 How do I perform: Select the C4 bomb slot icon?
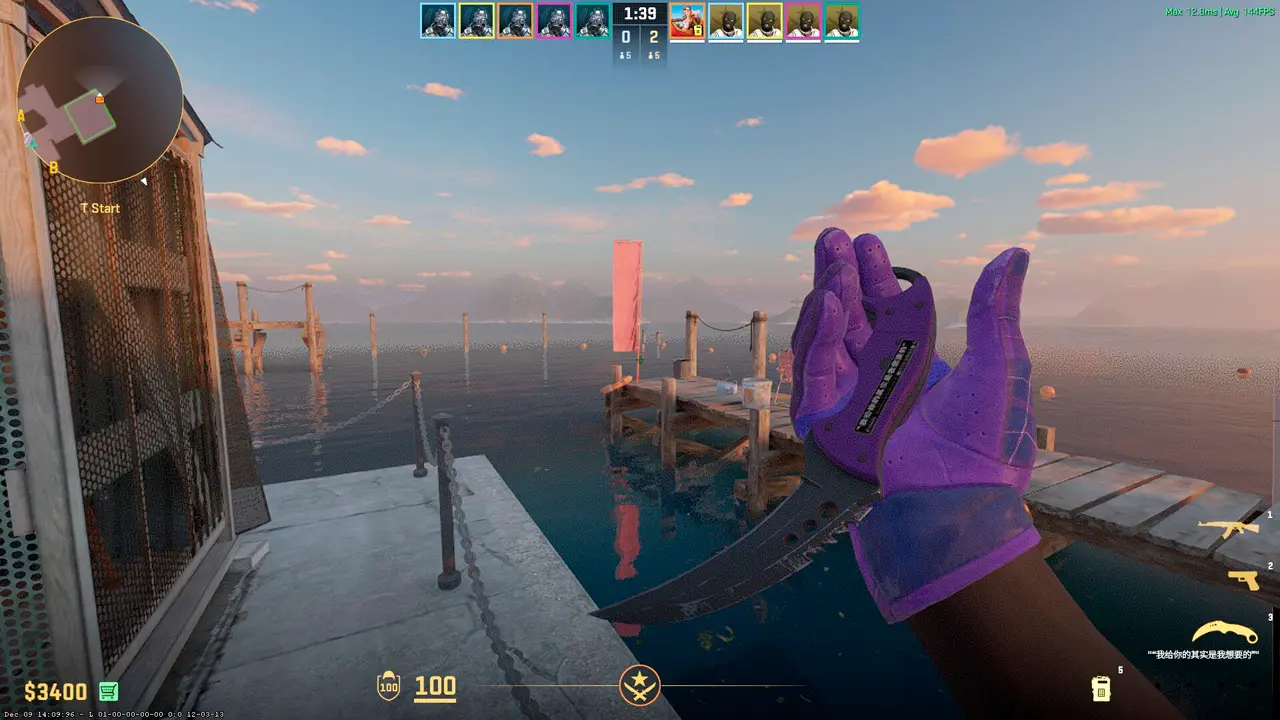pyautogui.click(x=1101, y=688)
